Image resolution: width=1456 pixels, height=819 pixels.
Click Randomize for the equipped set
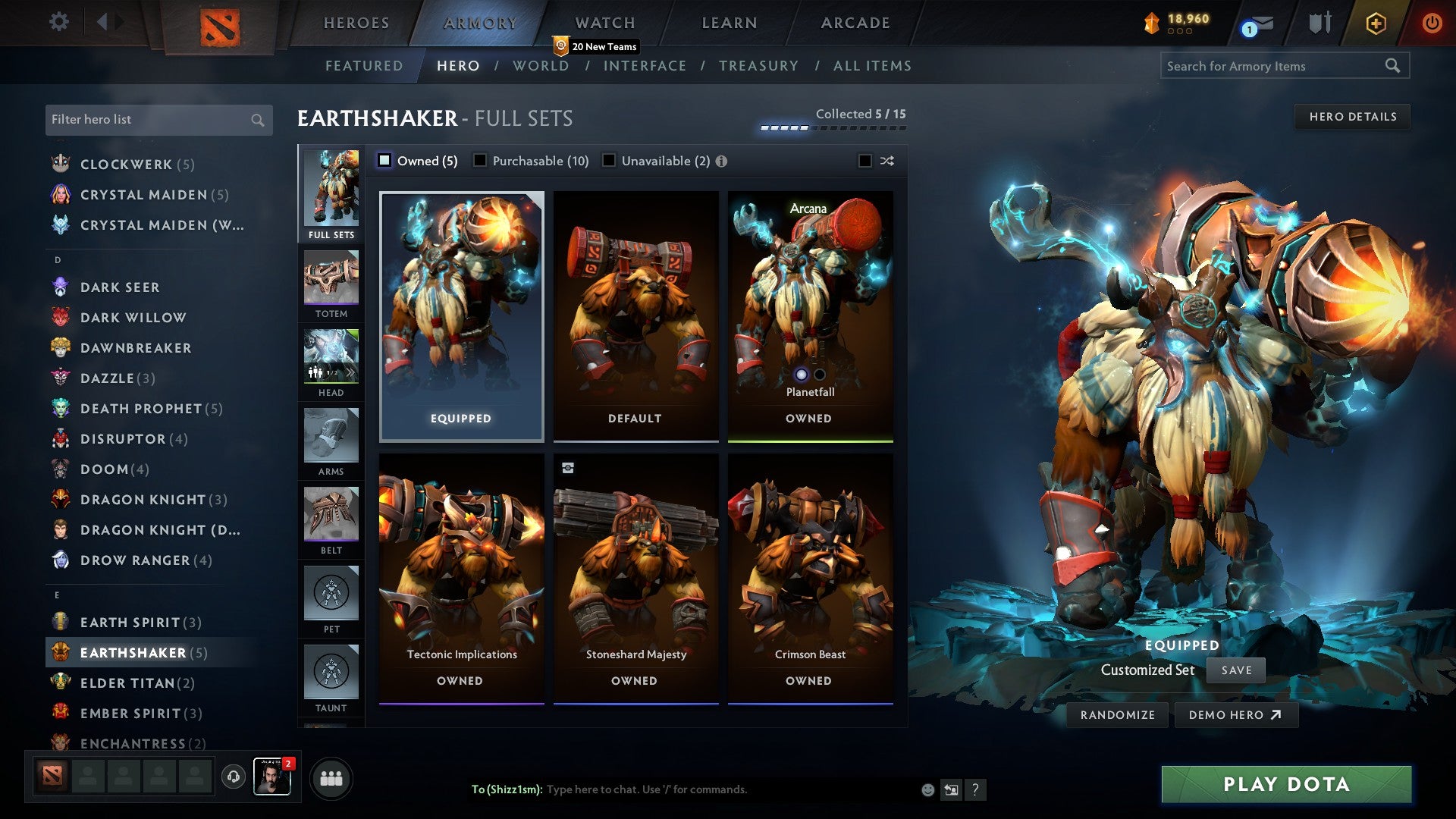[1117, 714]
